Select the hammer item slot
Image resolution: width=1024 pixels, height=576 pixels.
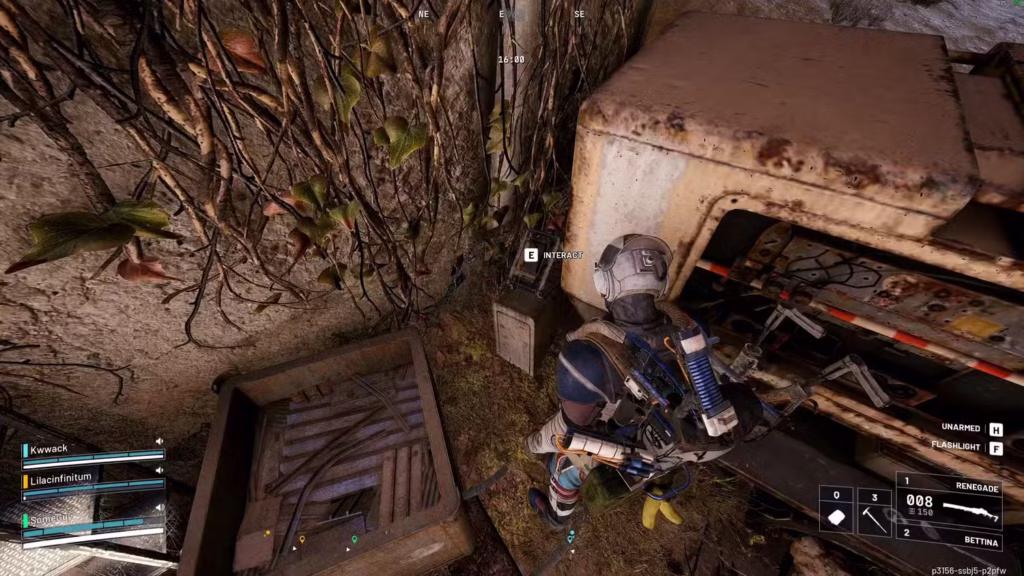tap(874, 510)
